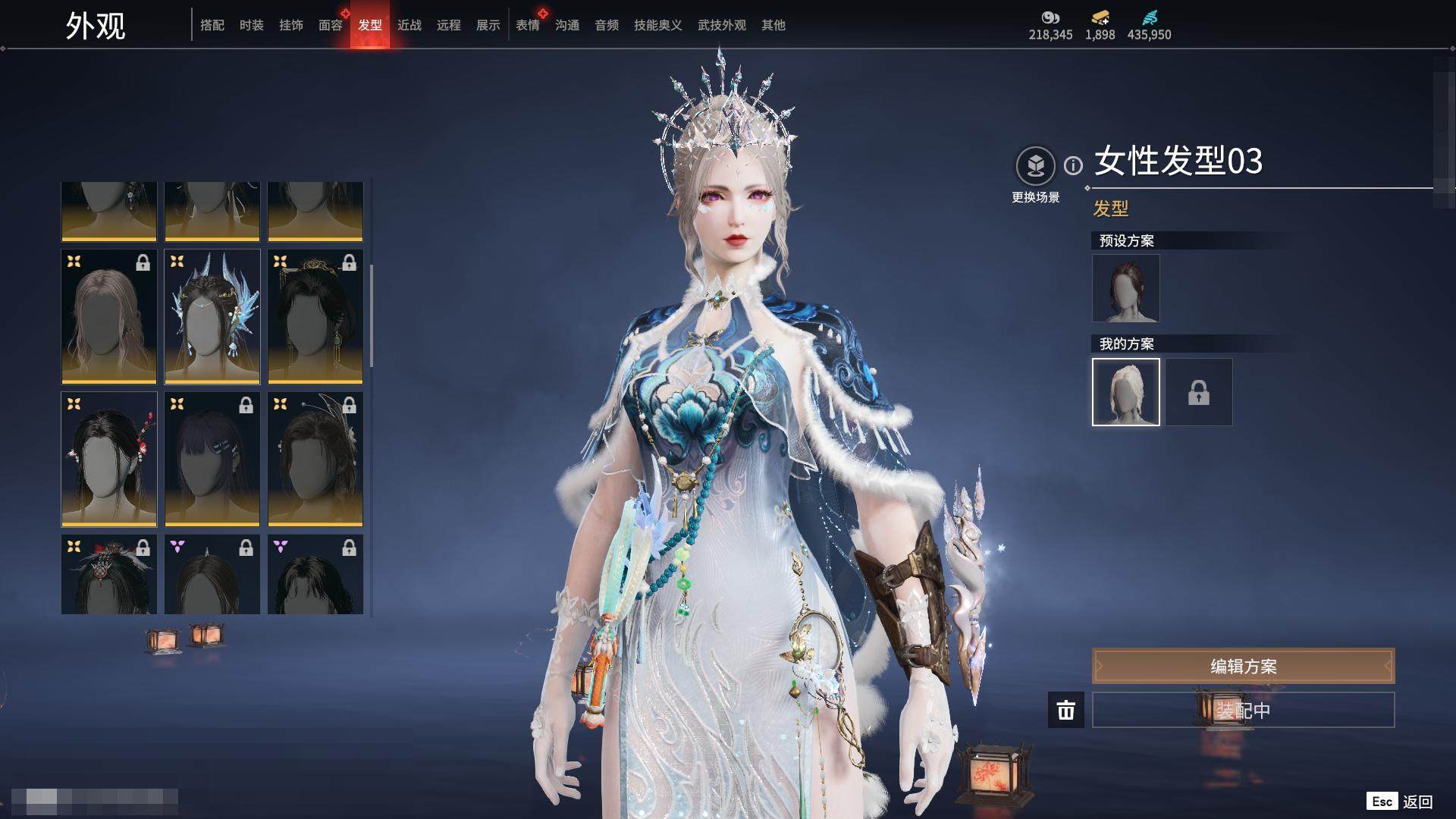Show the 展示 tab
This screenshot has width=1456, height=819.
point(488,25)
